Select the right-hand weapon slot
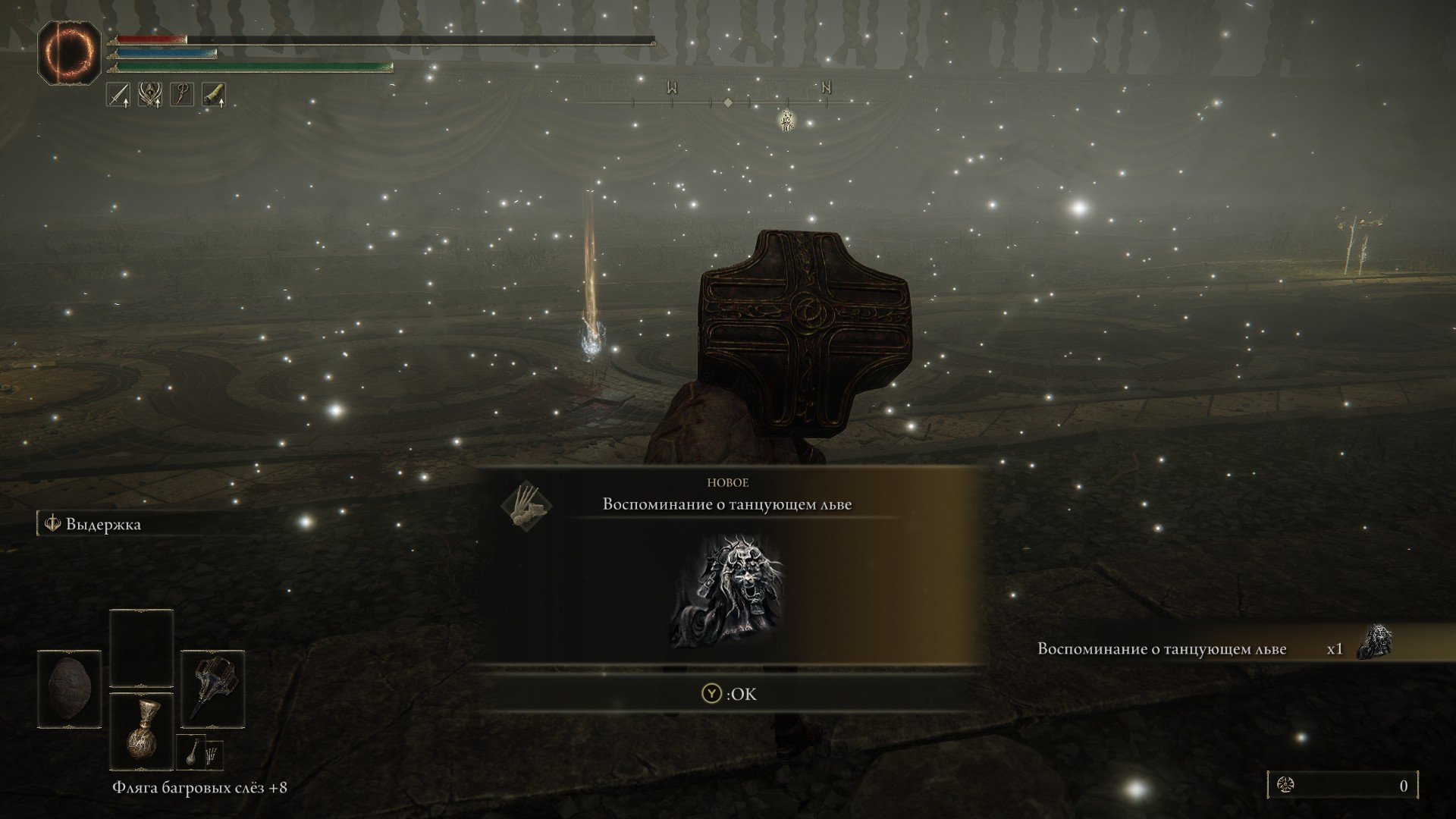The width and height of the screenshot is (1456, 819). click(x=212, y=686)
